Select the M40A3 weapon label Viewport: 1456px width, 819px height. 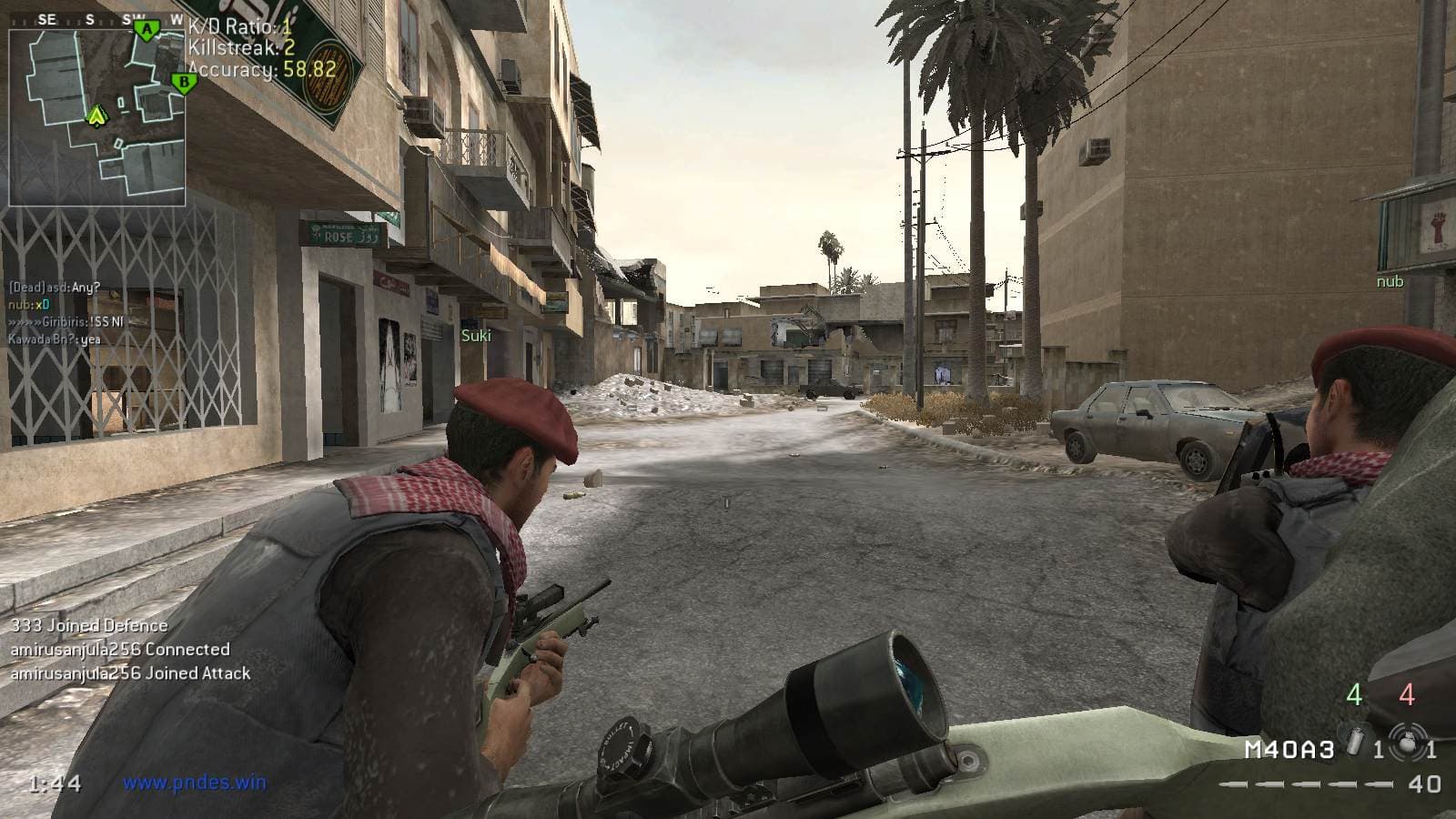point(1289,750)
